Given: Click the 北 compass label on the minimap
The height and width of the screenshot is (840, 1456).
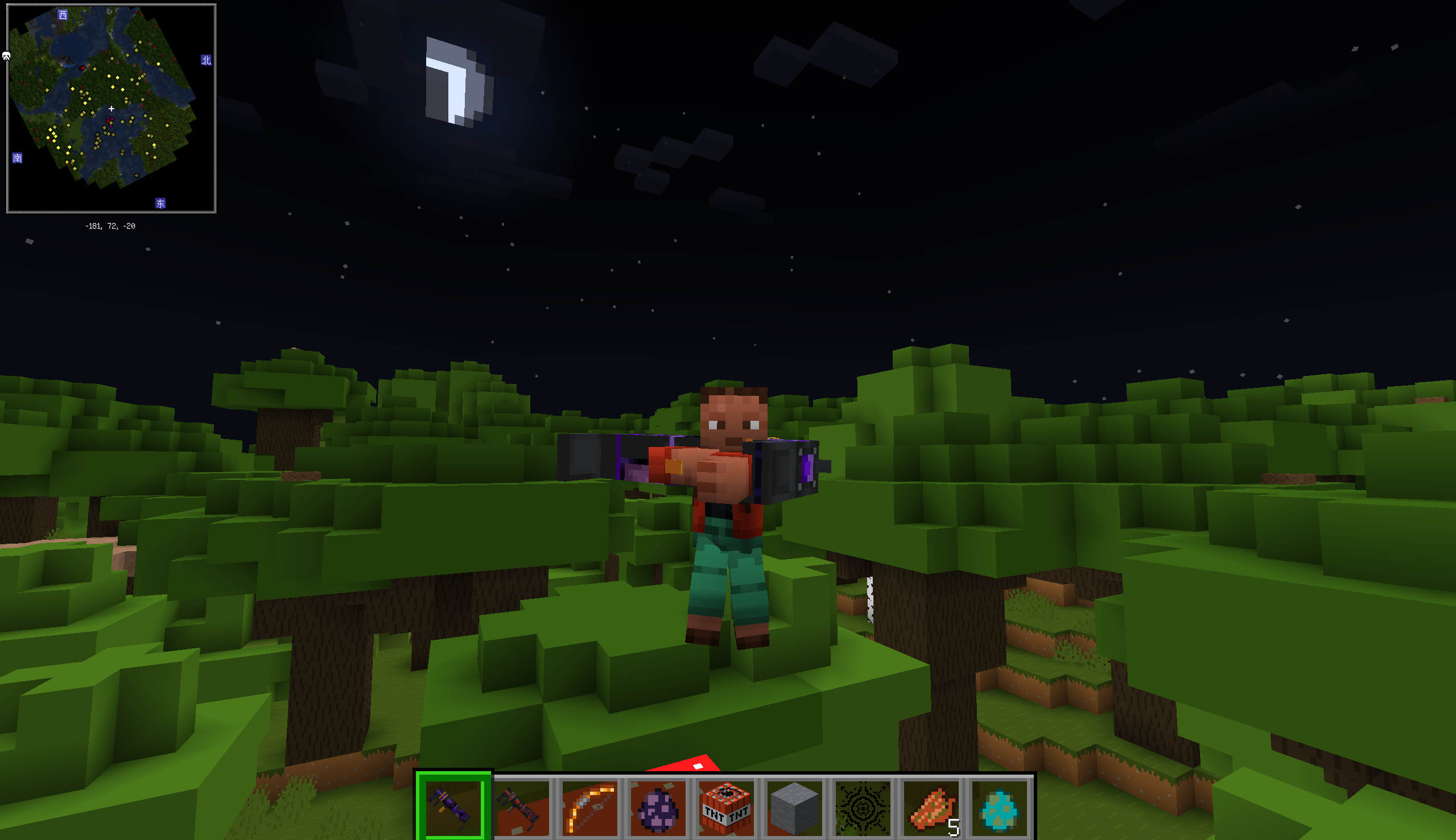Looking at the screenshot, I should (207, 60).
